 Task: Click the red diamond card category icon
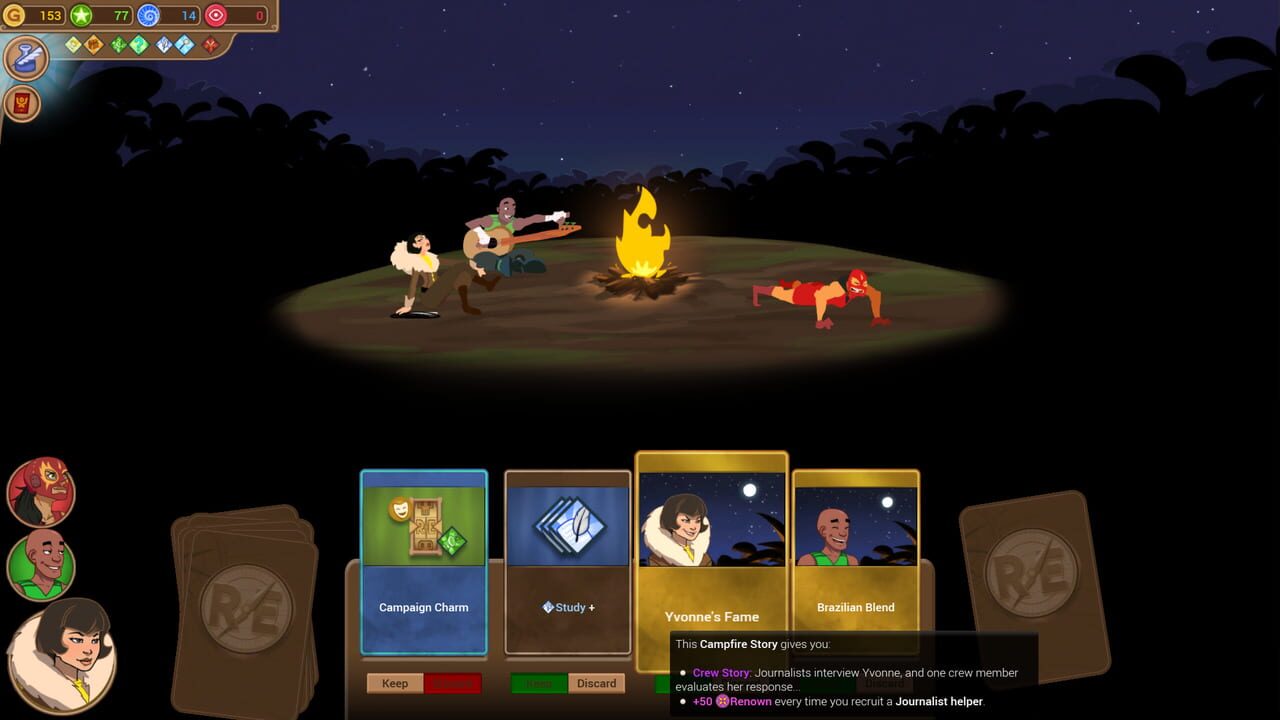click(x=210, y=44)
